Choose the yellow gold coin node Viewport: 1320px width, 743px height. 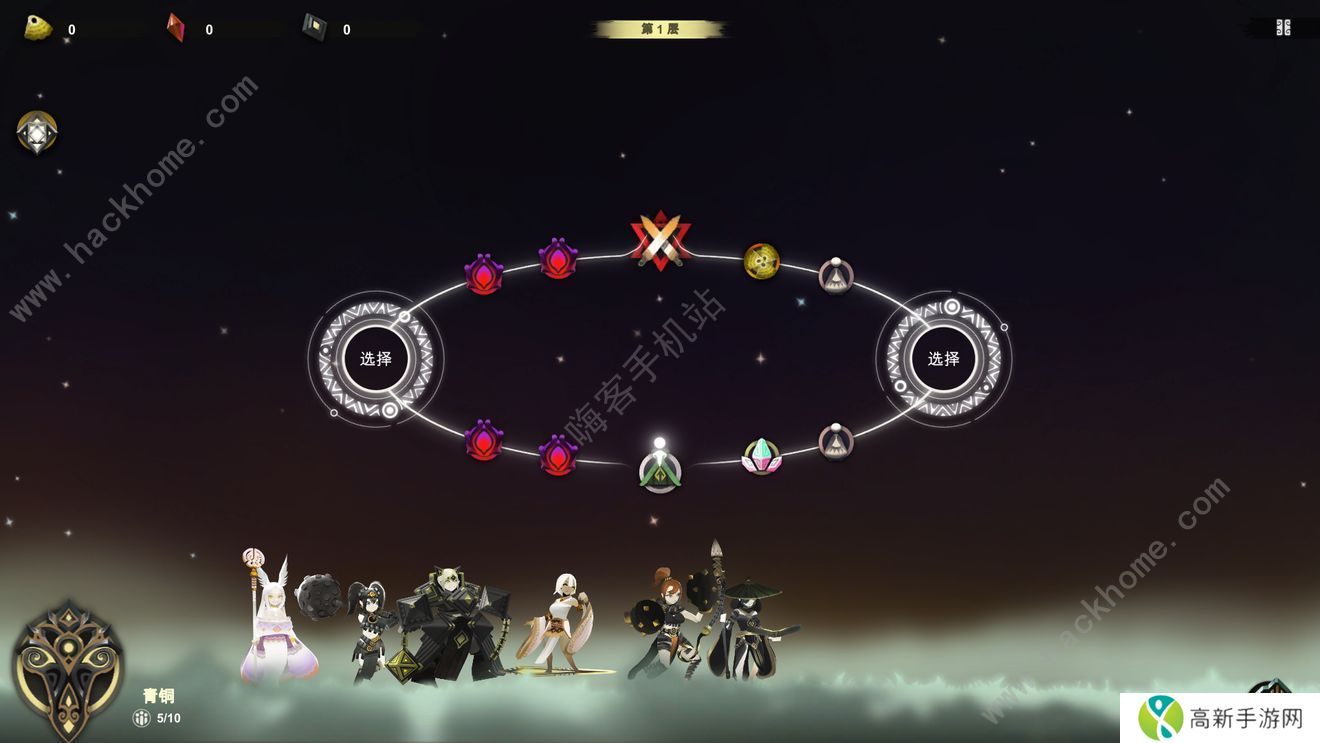click(x=762, y=261)
